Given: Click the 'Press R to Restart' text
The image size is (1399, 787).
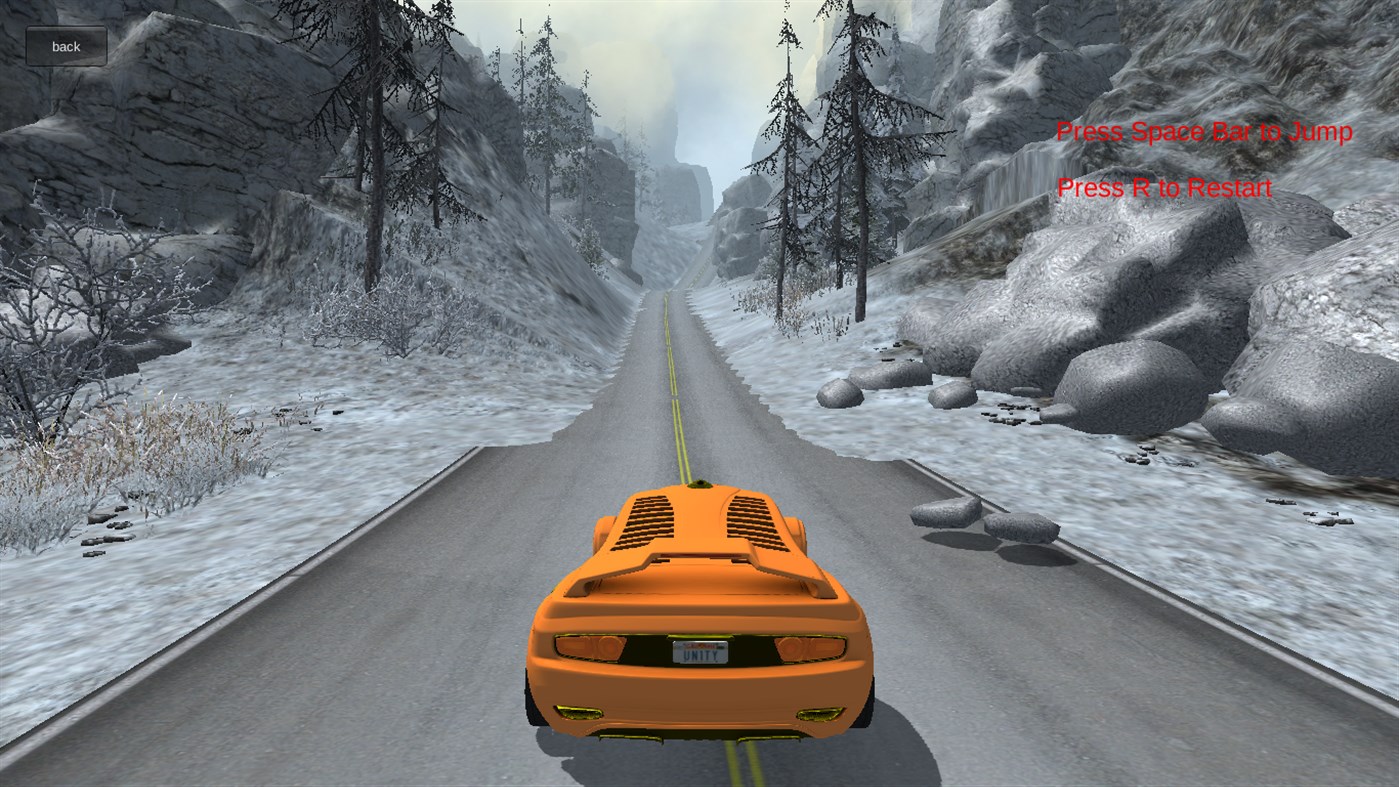Looking at the screenshot, I should coord(1163,187).
